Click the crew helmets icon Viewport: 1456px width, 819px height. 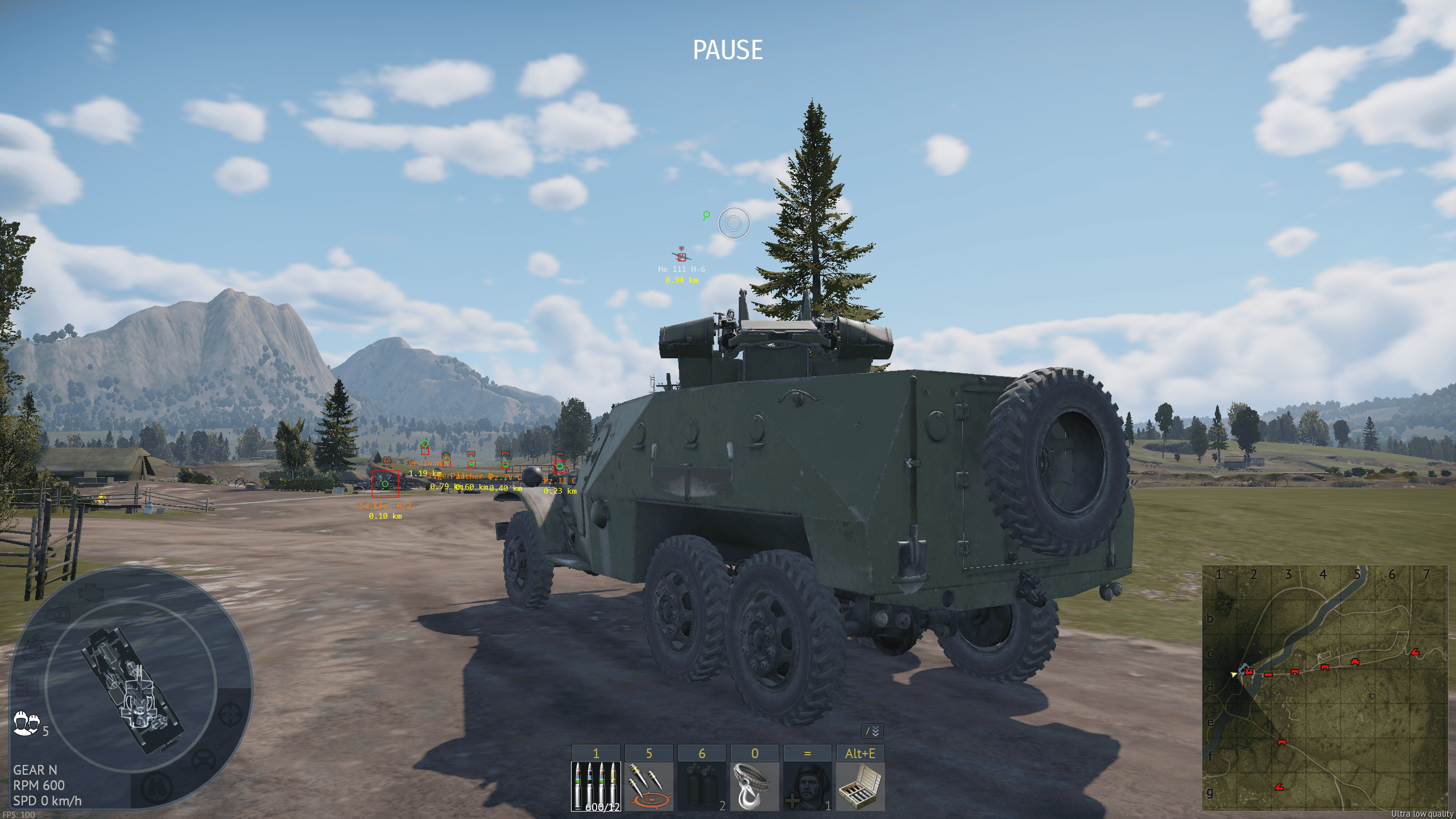(x=26, y=723)
